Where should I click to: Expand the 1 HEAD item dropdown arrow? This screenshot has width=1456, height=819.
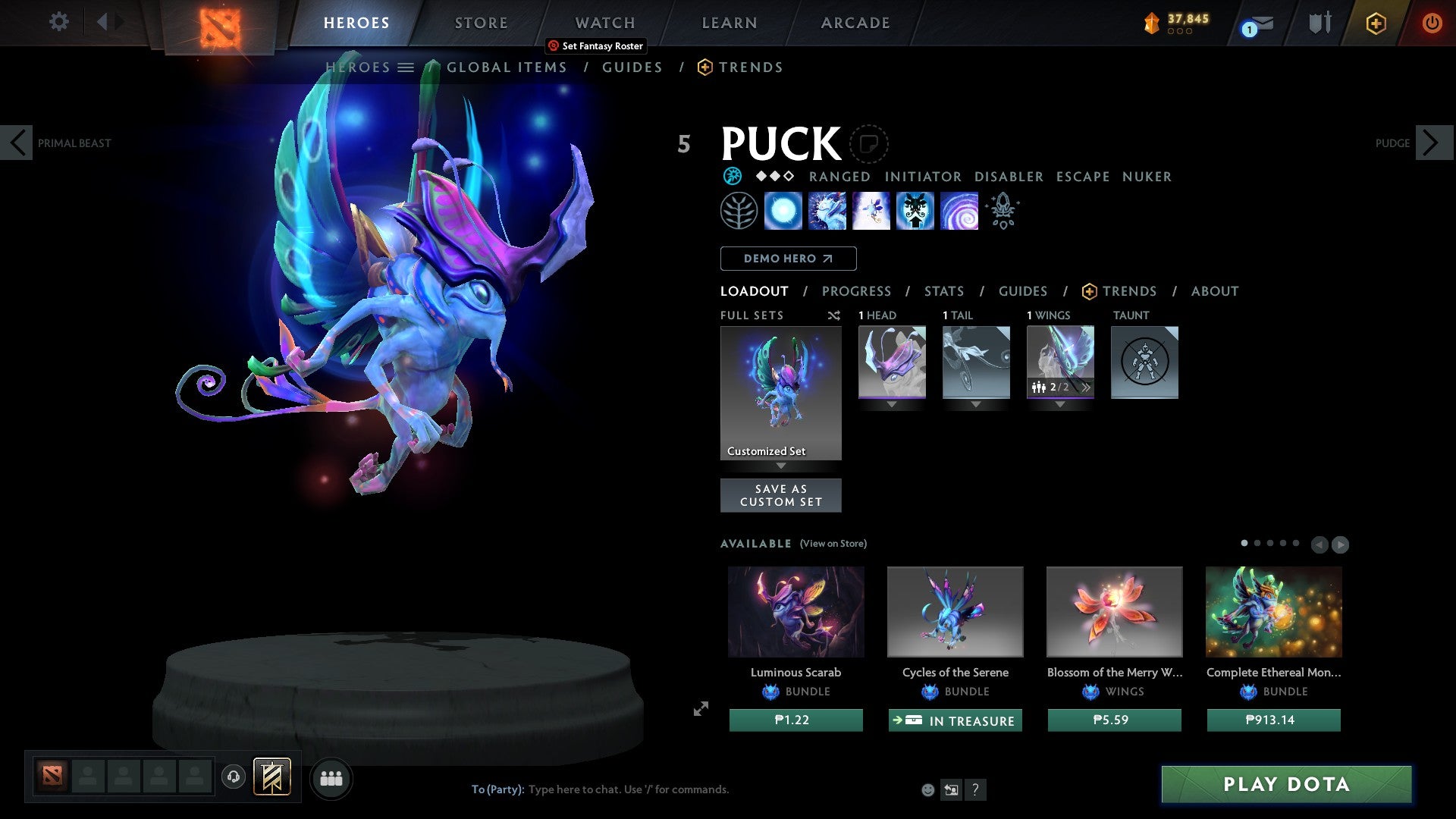pos(892,404)
